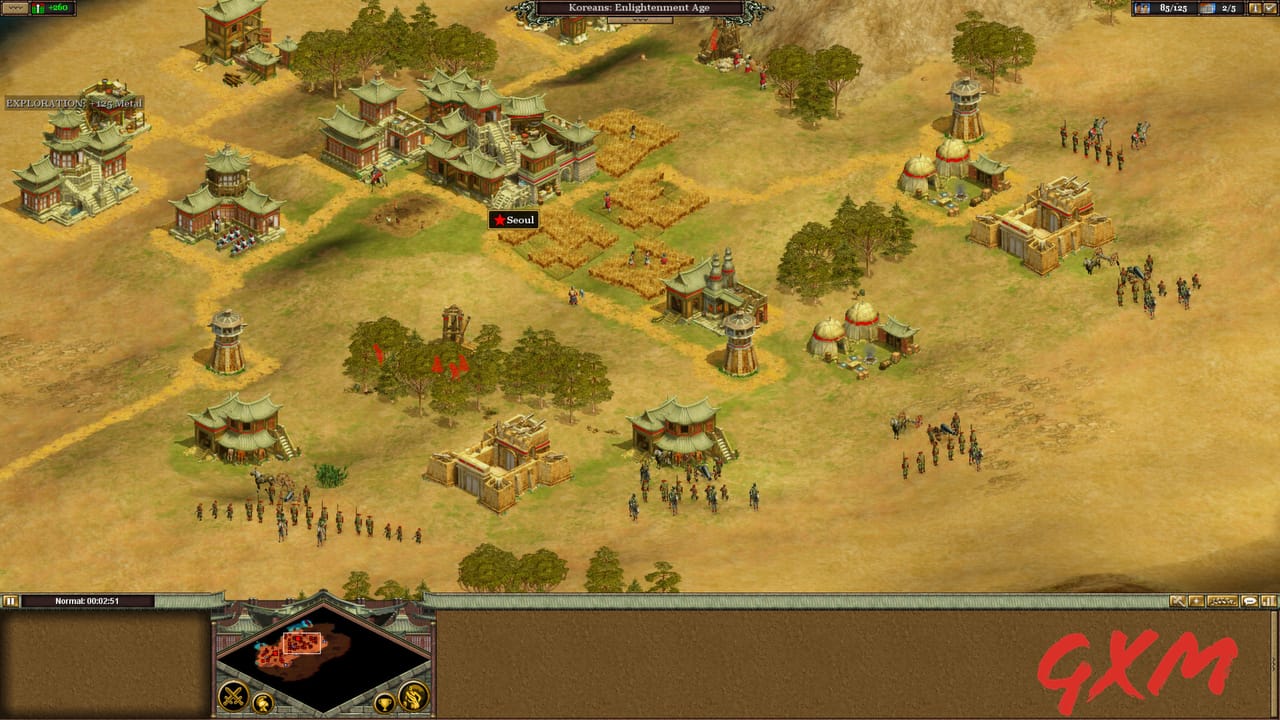1280x720 pixels.
Task: Open the chat bubble icon on the bottom bar
Action: pyautogui.click(x=1250, y=600)
